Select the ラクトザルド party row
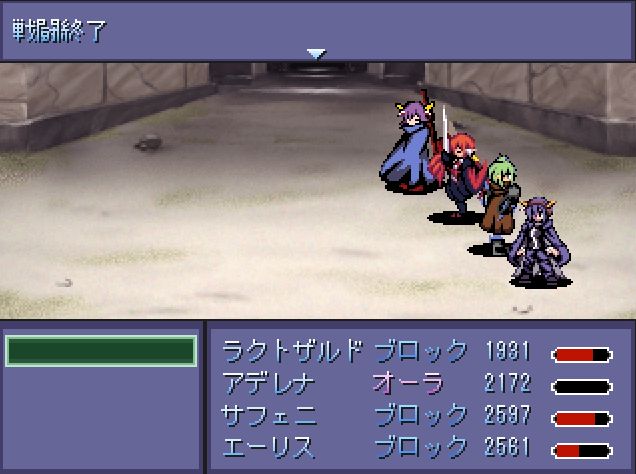 click(417, 351)
